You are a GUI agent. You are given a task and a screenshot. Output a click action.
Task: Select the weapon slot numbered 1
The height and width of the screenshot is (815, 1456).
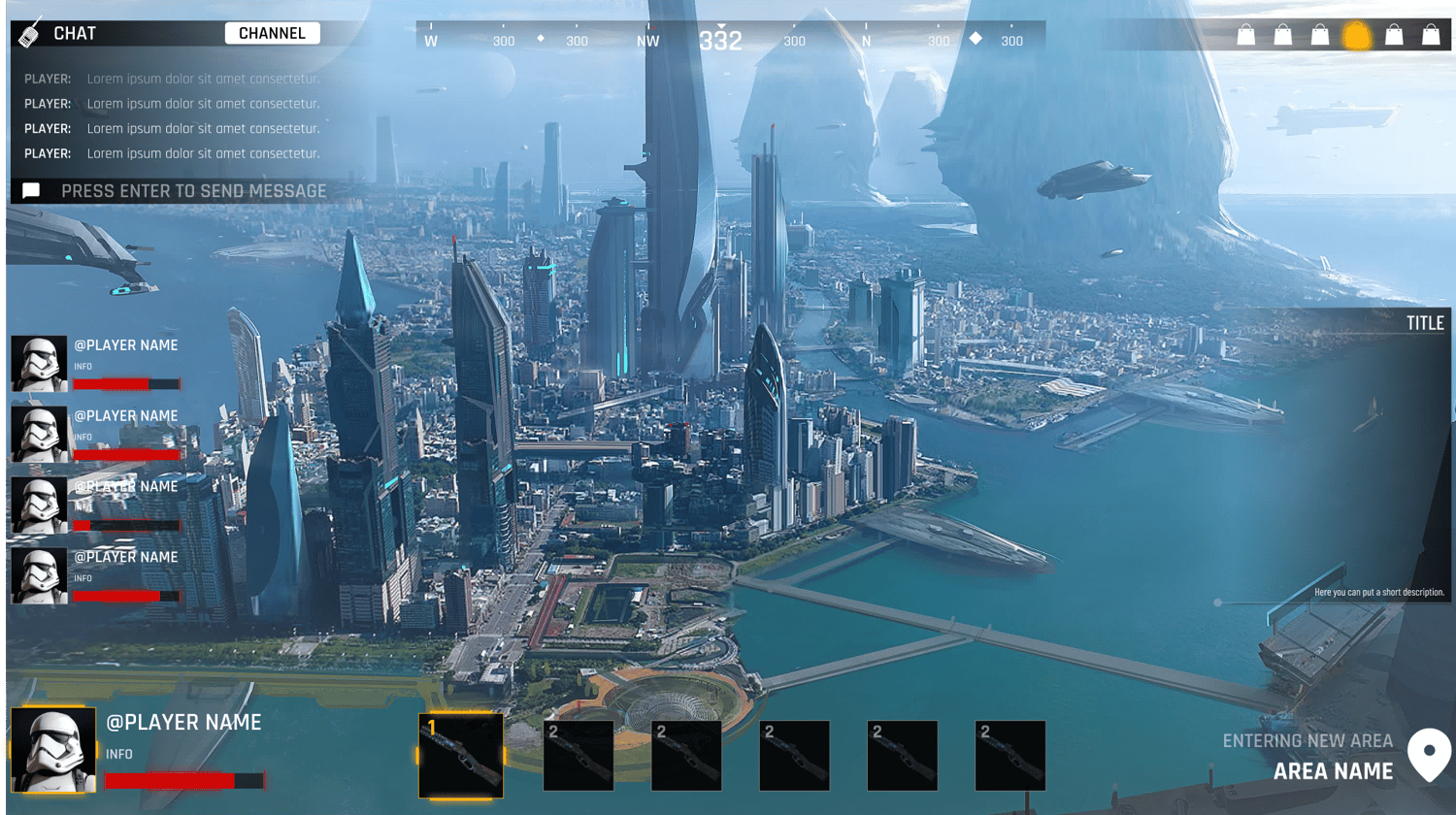(461, 755)
